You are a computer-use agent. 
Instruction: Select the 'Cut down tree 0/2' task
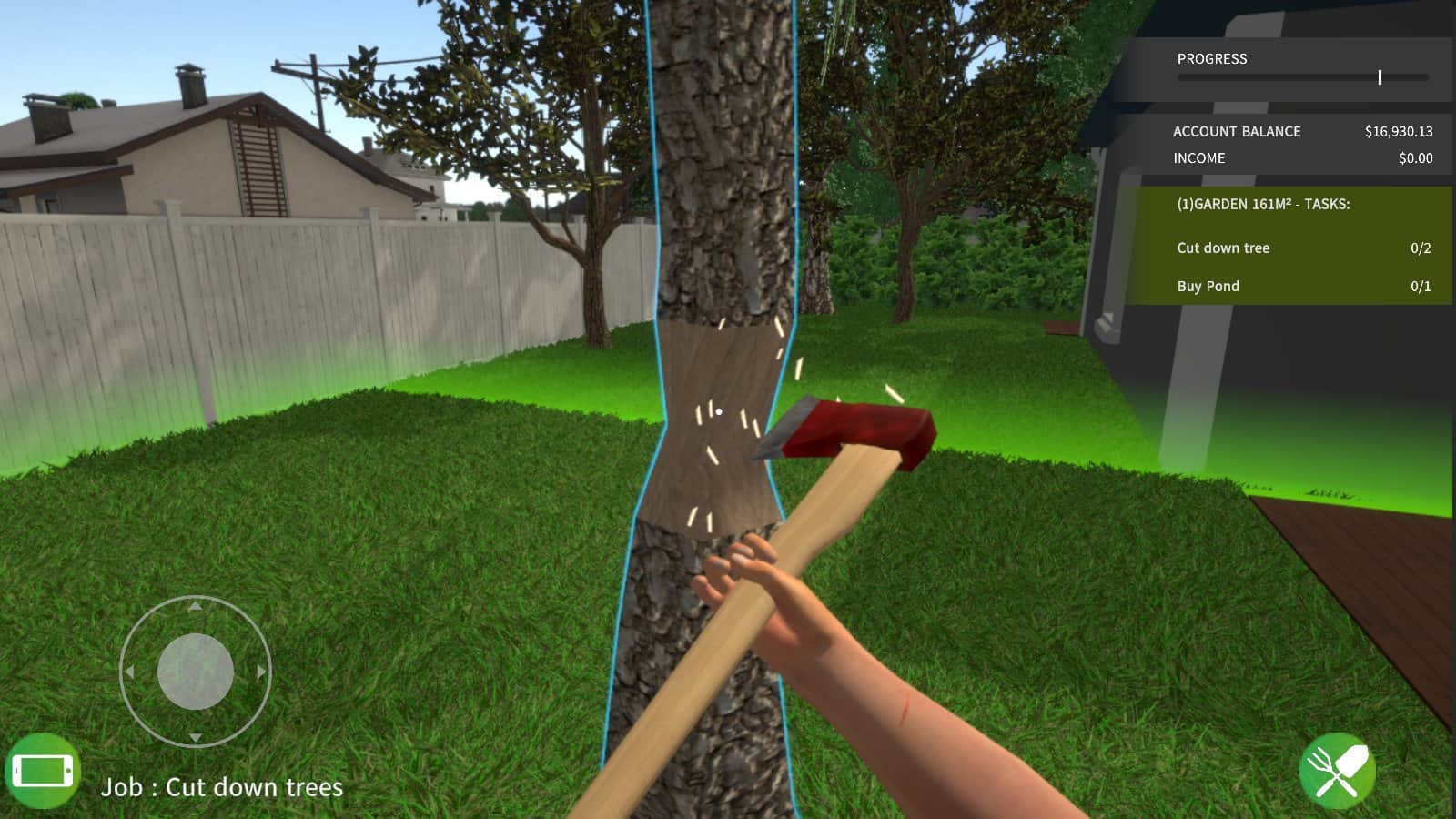pyautogui.click(x=1223, y=248)
